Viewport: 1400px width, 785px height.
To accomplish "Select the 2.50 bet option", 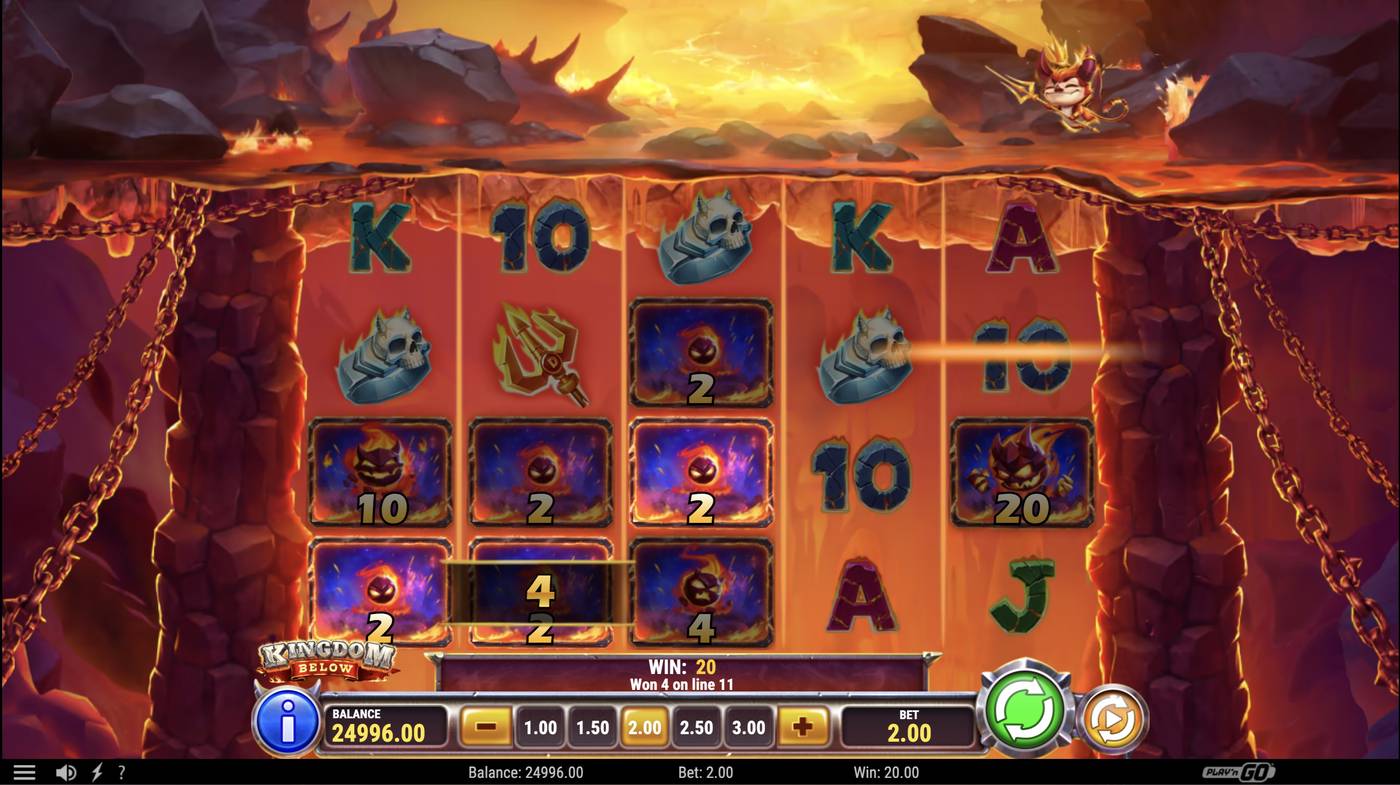I will [697, 727].
